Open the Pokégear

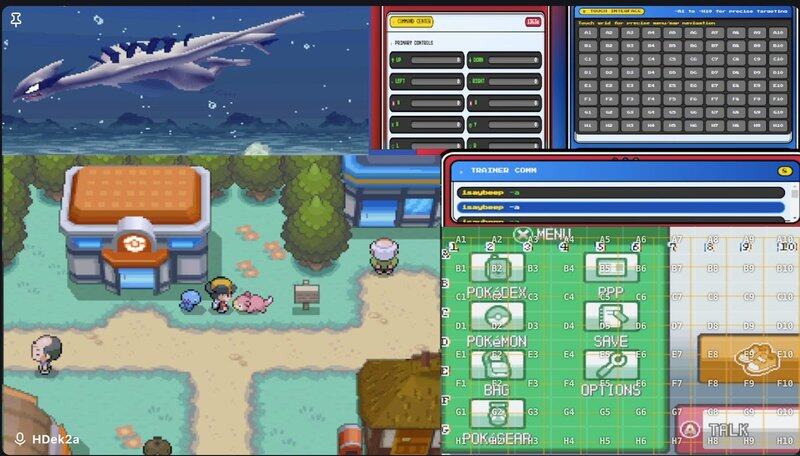[497, 418]
